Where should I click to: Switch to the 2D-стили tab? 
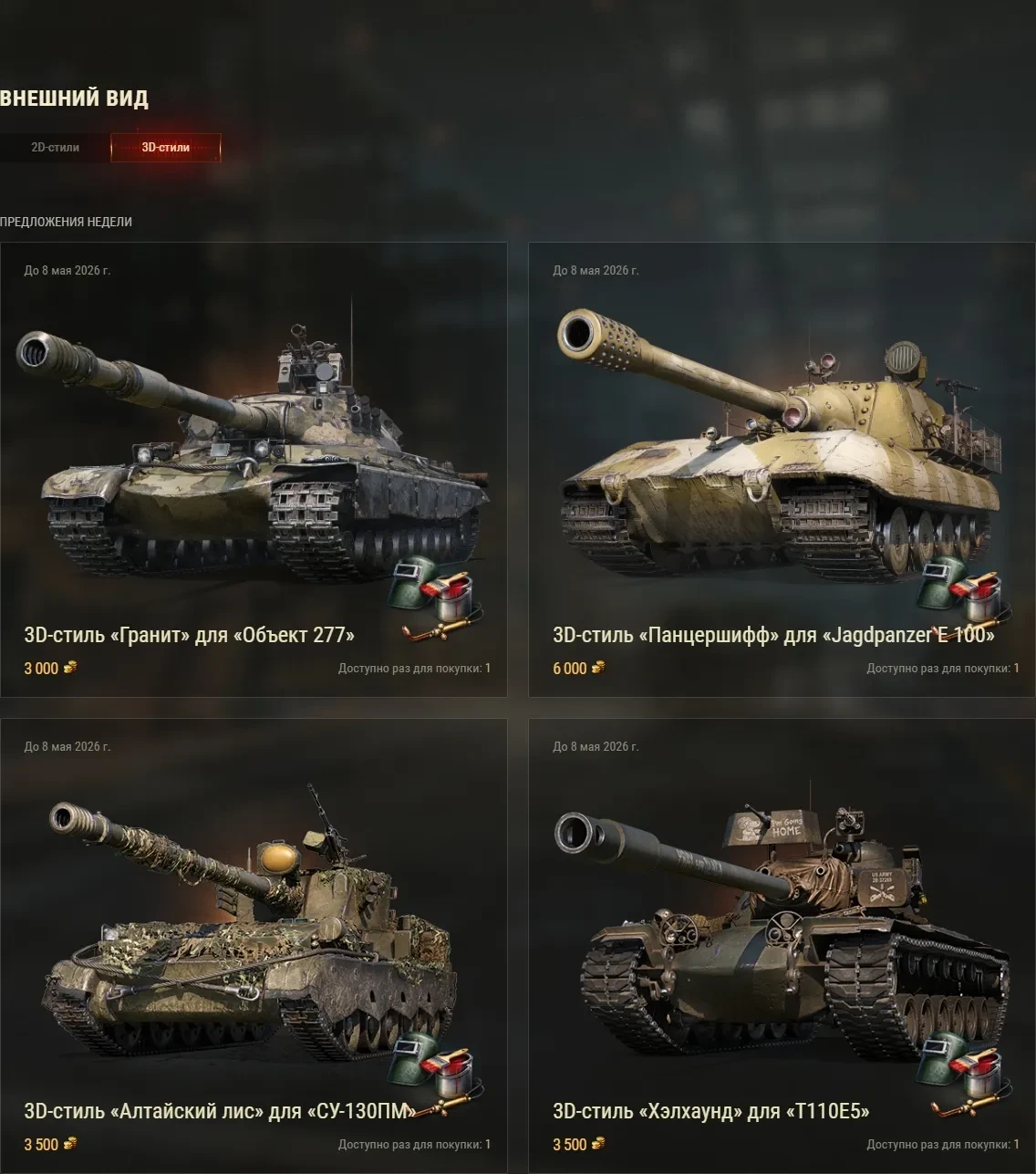(x=55, y=147)
